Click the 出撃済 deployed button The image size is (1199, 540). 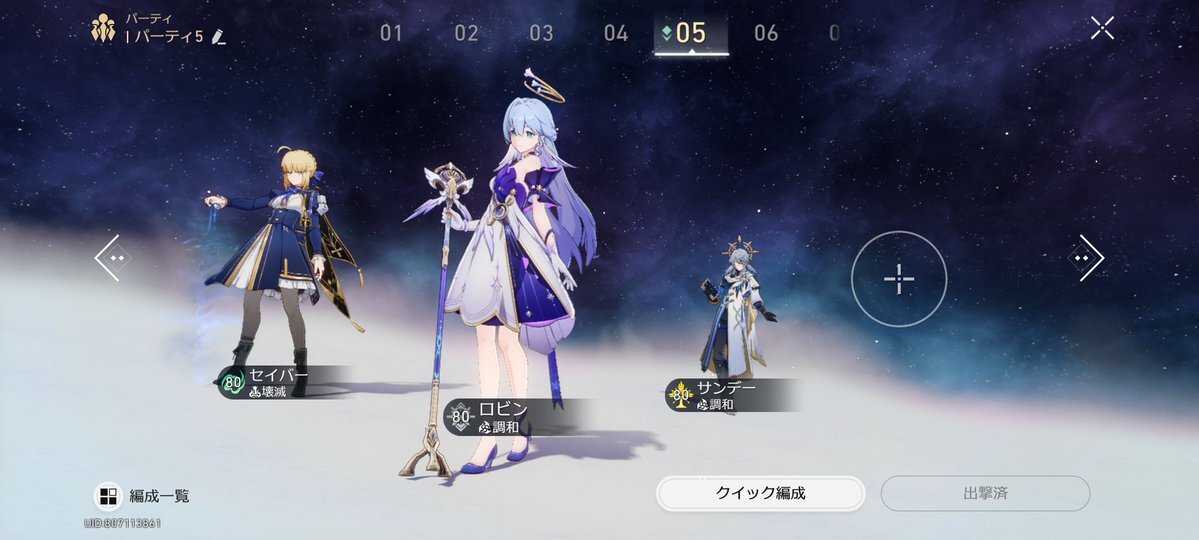tap(985, 493)
